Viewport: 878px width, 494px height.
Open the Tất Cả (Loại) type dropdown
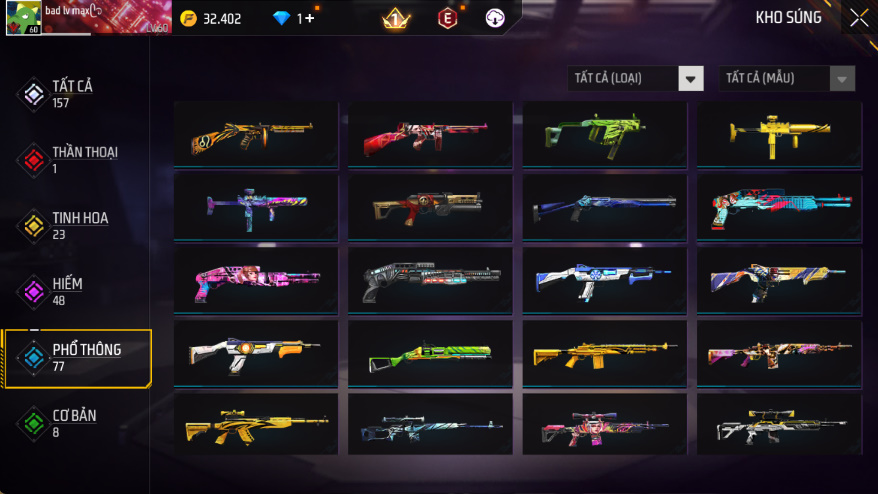(635, 78)
